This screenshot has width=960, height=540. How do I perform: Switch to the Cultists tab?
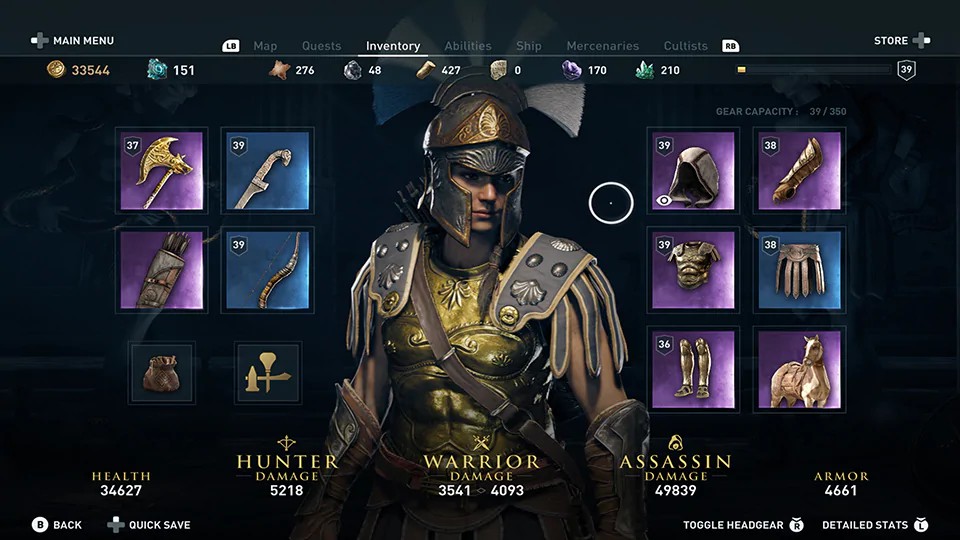tap(685, 46)
